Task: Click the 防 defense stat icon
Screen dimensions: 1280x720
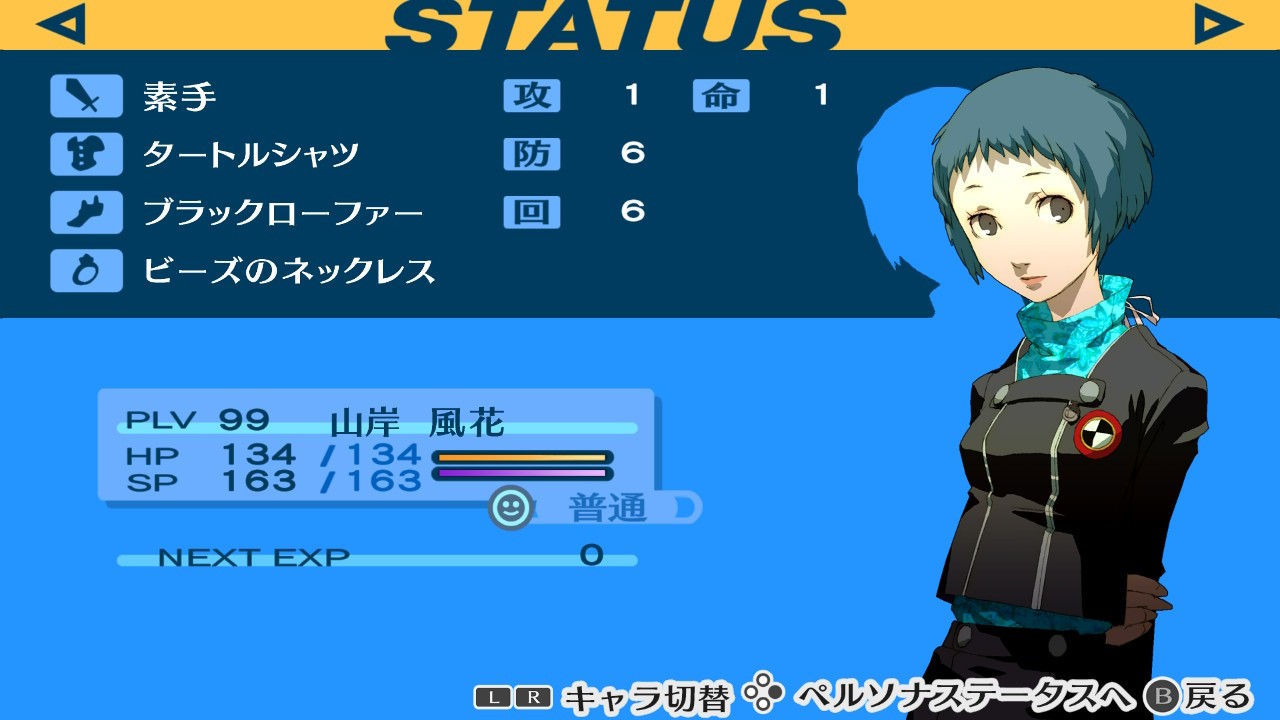Action: click(532, 154)
